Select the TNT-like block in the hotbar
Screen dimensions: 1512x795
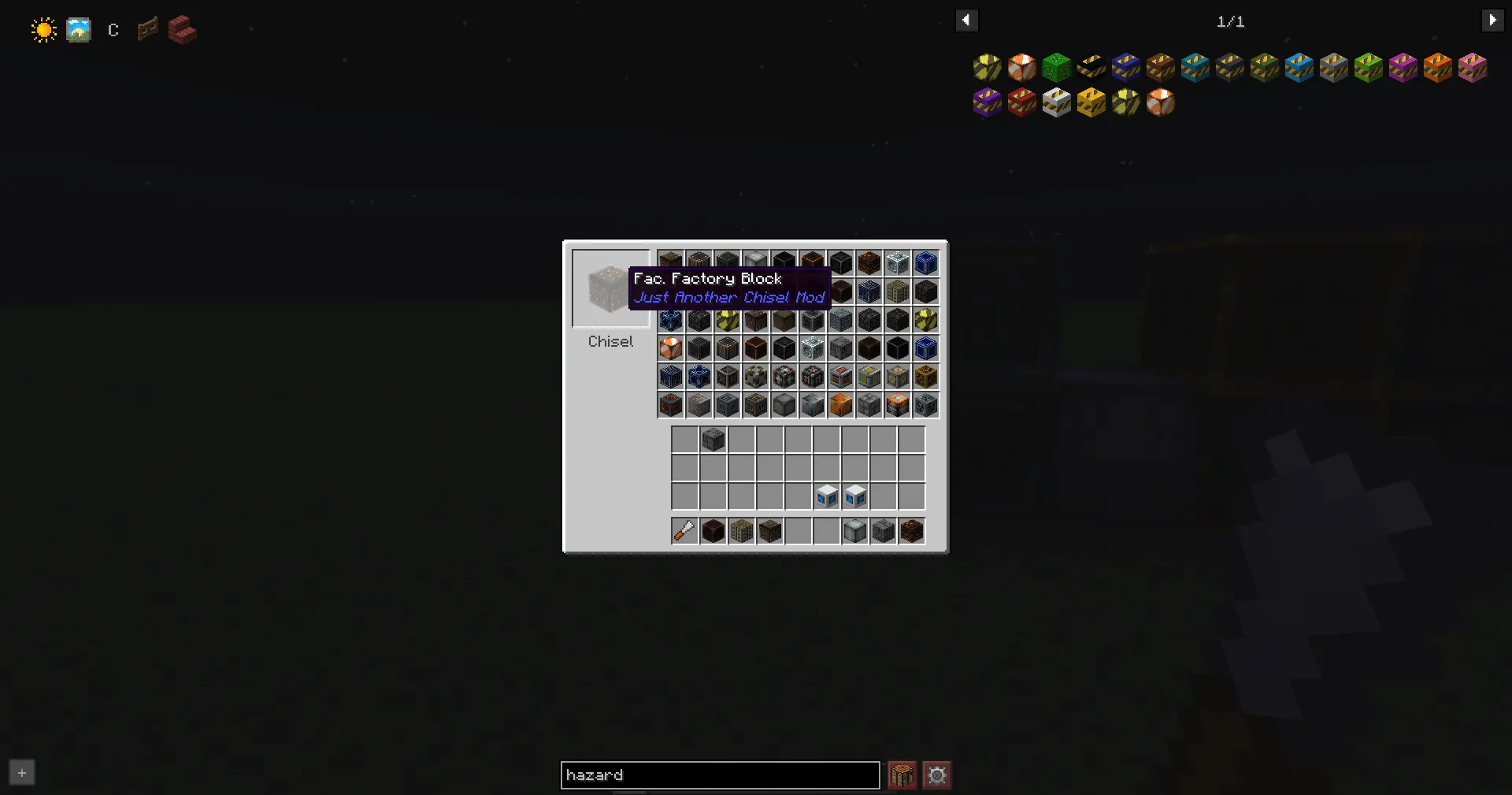coord(741,531)
